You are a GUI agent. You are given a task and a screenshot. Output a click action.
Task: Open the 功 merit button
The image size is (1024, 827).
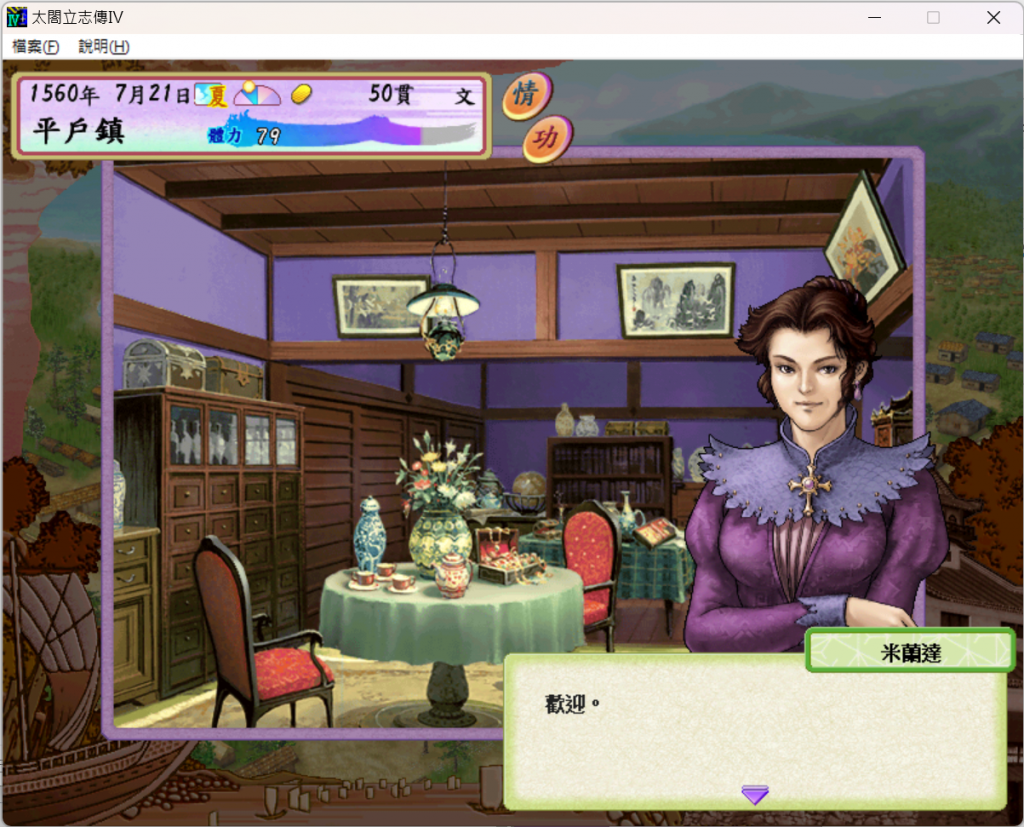(x=546, y=139)
